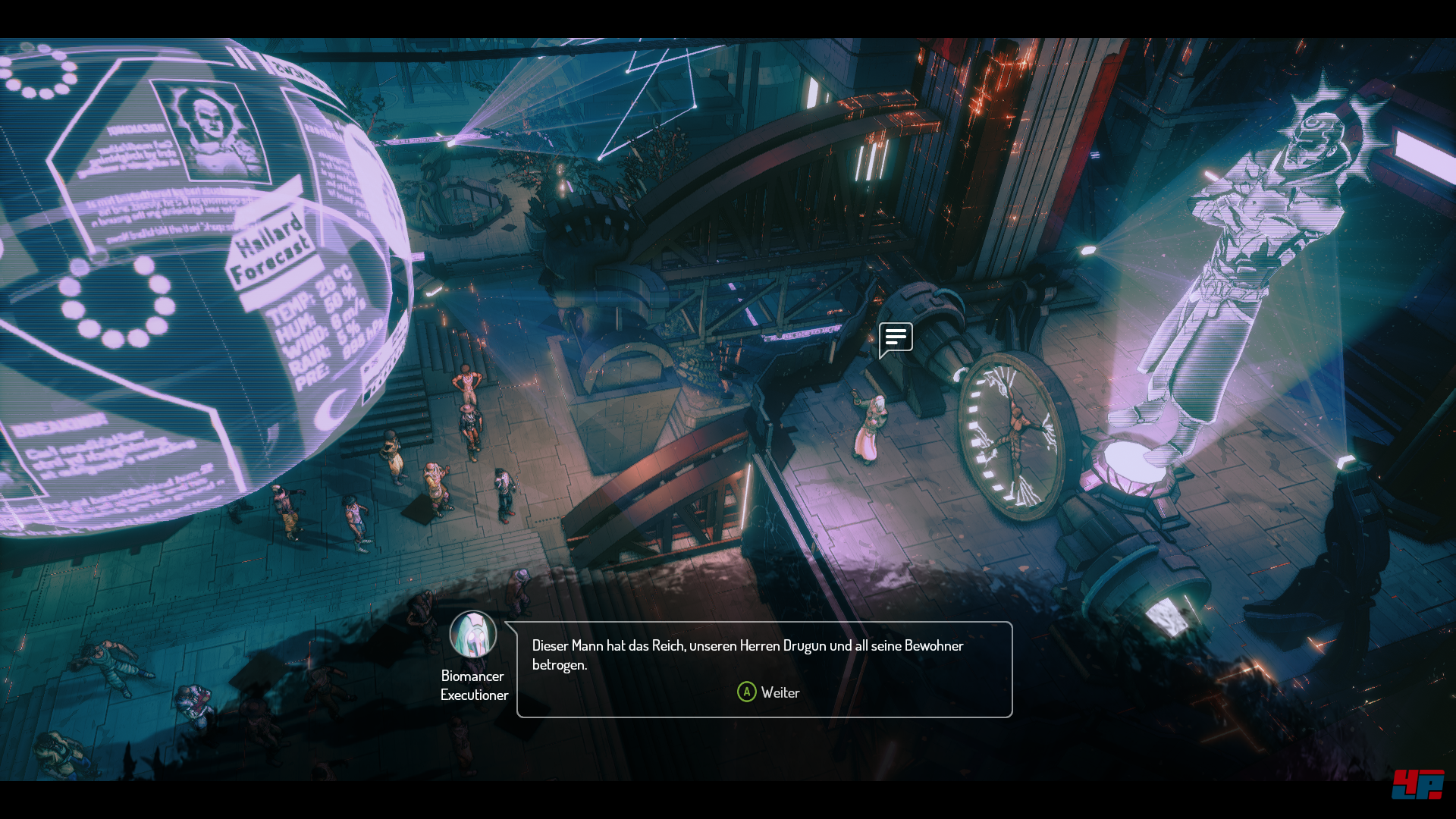Click the speech bubble dialogue marker
1456x819 pixels.
[896, 338]
